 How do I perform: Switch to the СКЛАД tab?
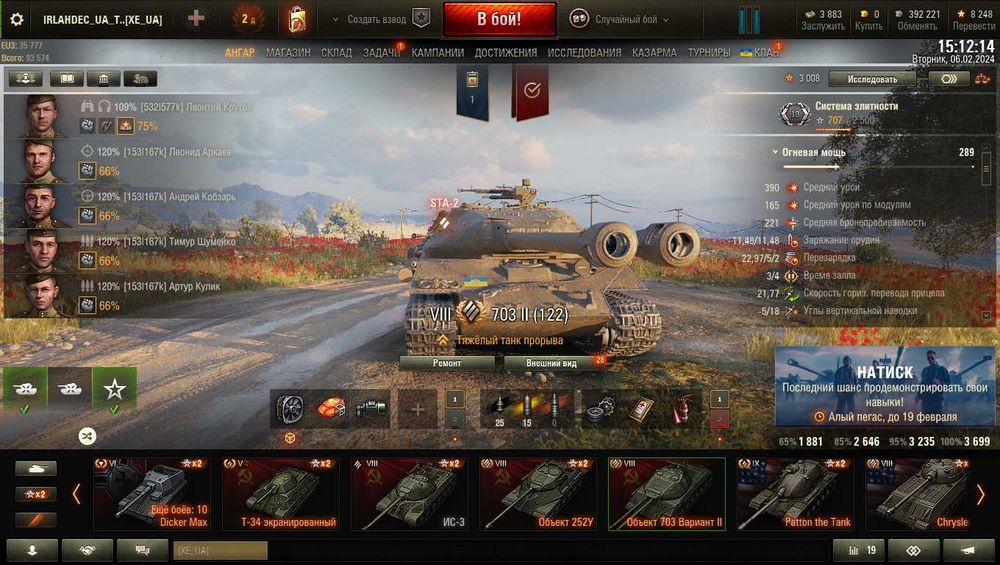[x=336, y=52]
